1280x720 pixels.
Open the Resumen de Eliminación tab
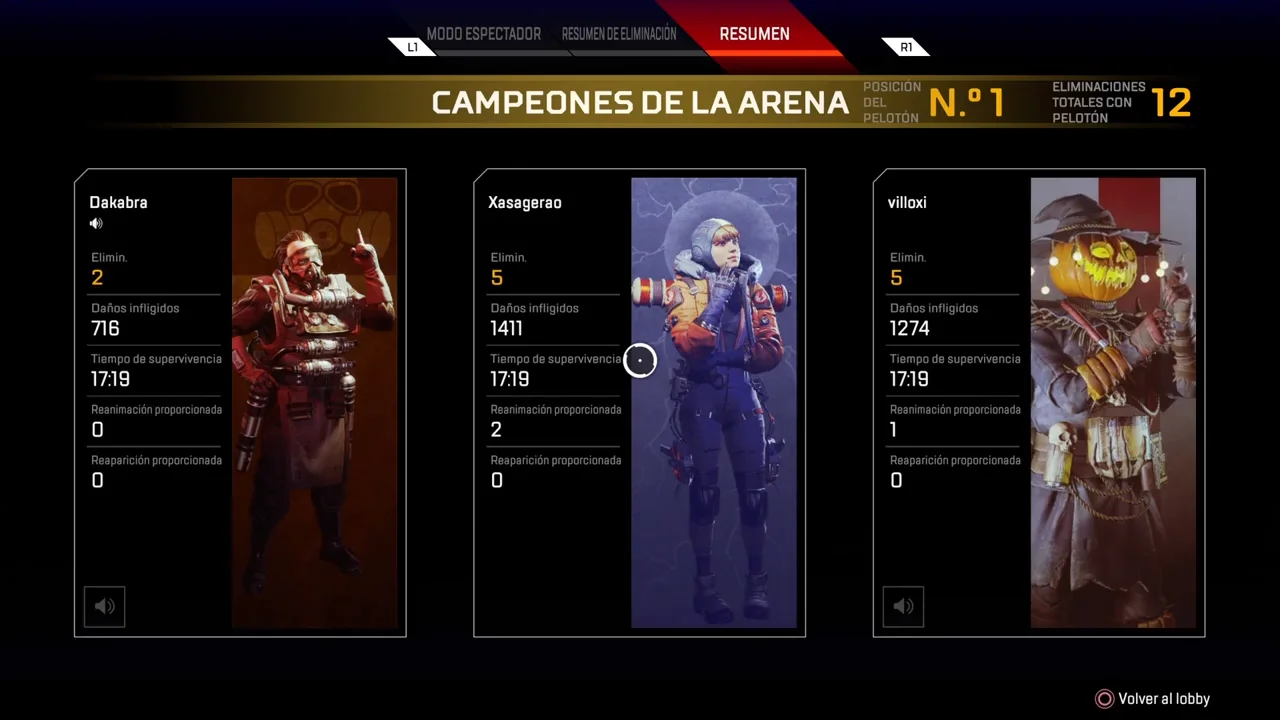point(619,34)
